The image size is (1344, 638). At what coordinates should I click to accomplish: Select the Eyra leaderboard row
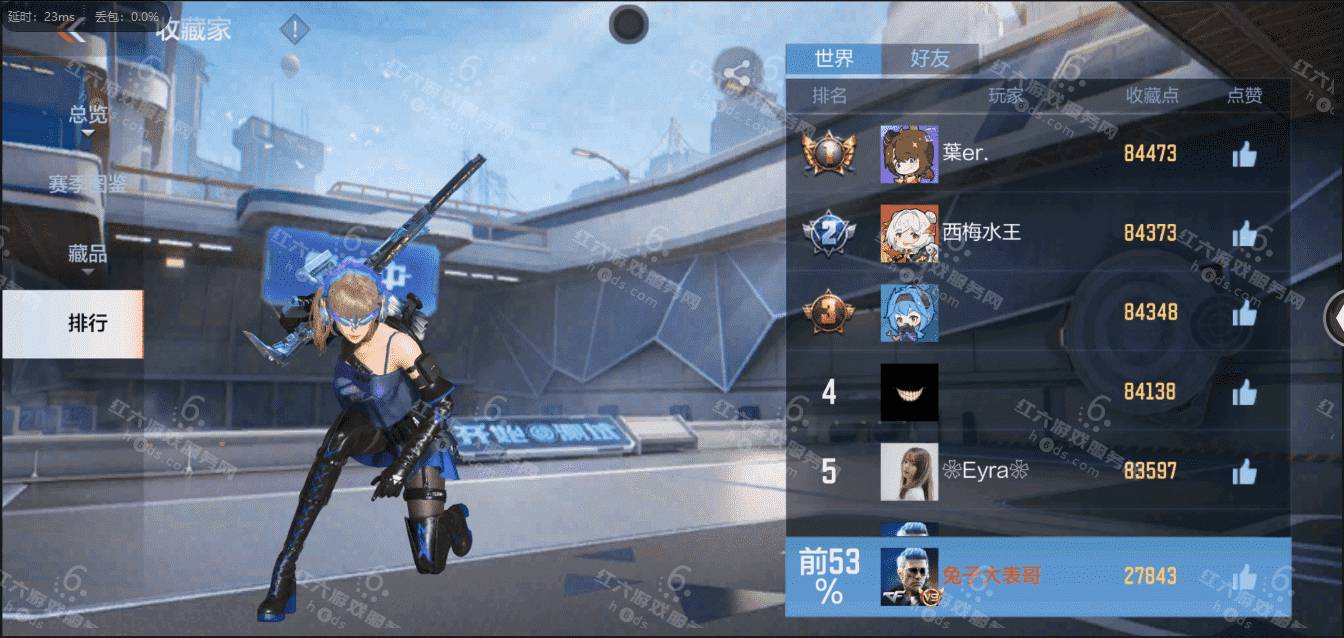tap(1036, 471)
